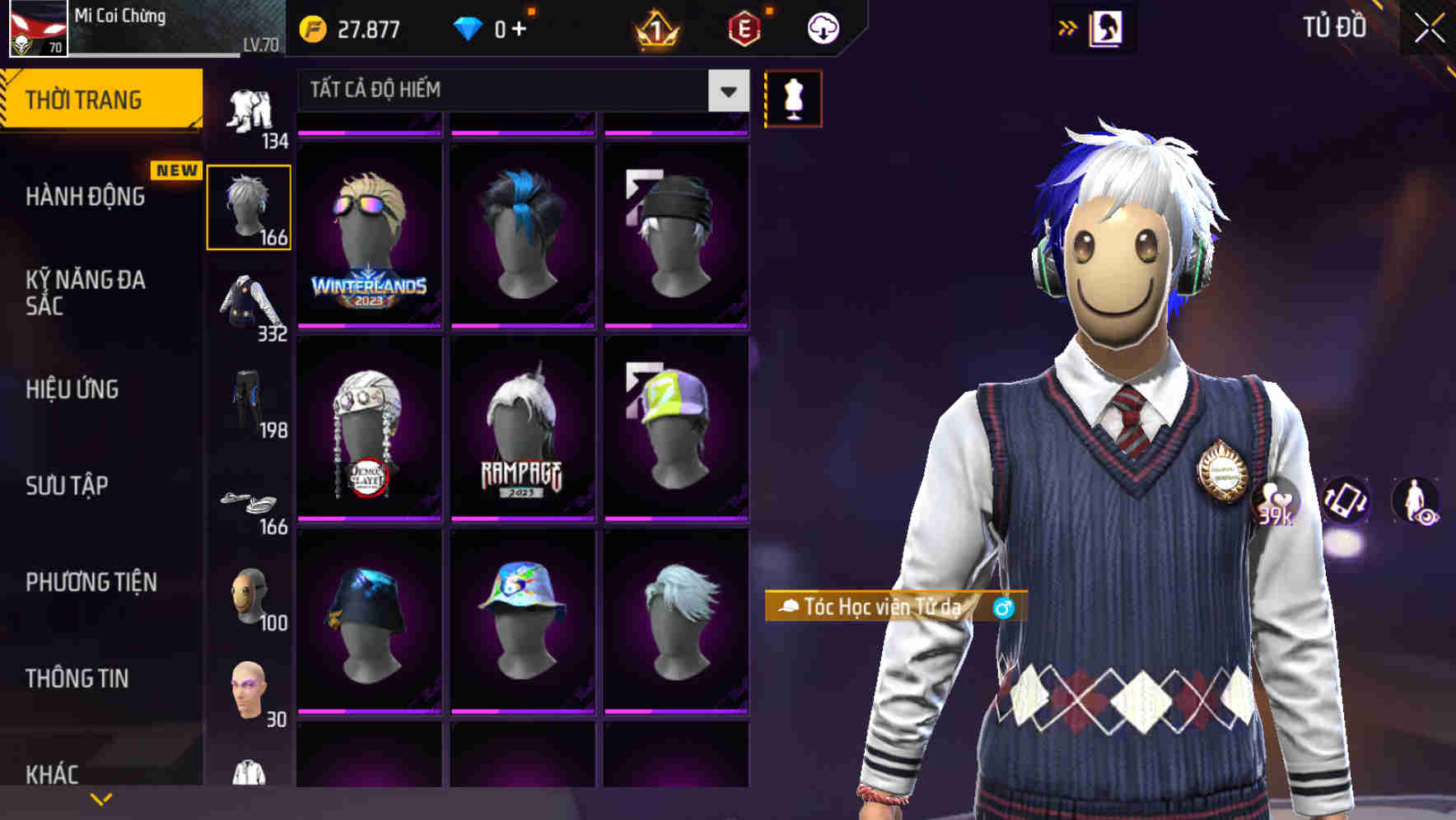
Task: Open the profile snapshot icon near top right
Action: pyautogui.click(x=1107, y=27)
